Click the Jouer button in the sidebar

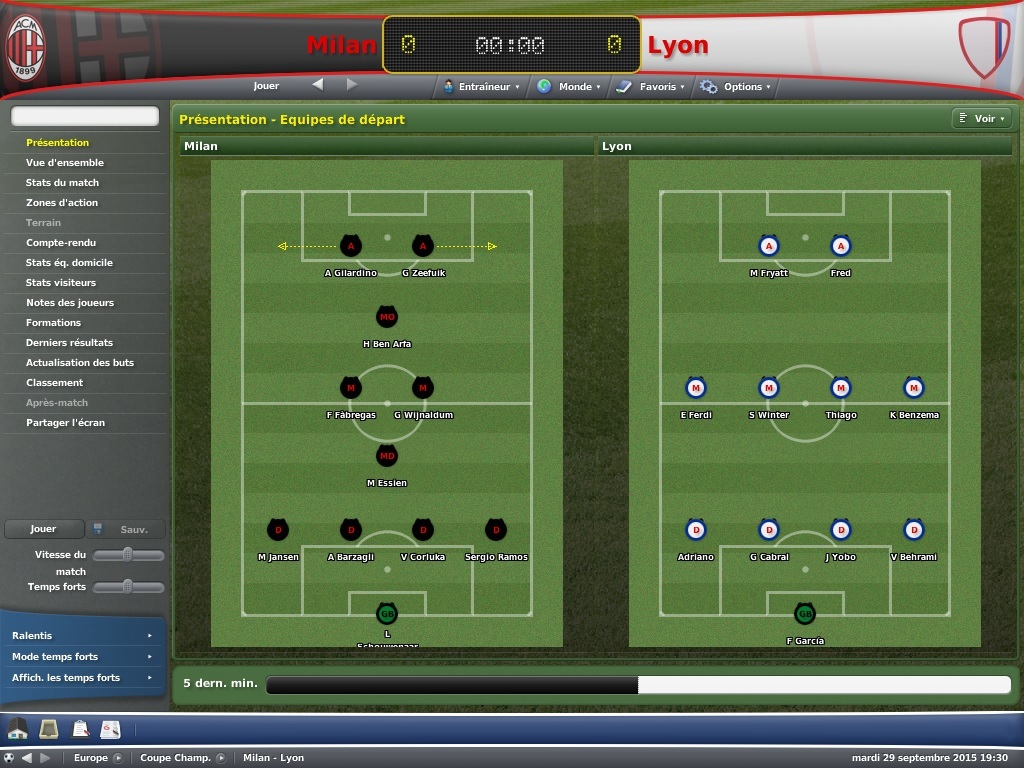click(x=43, y=529)
